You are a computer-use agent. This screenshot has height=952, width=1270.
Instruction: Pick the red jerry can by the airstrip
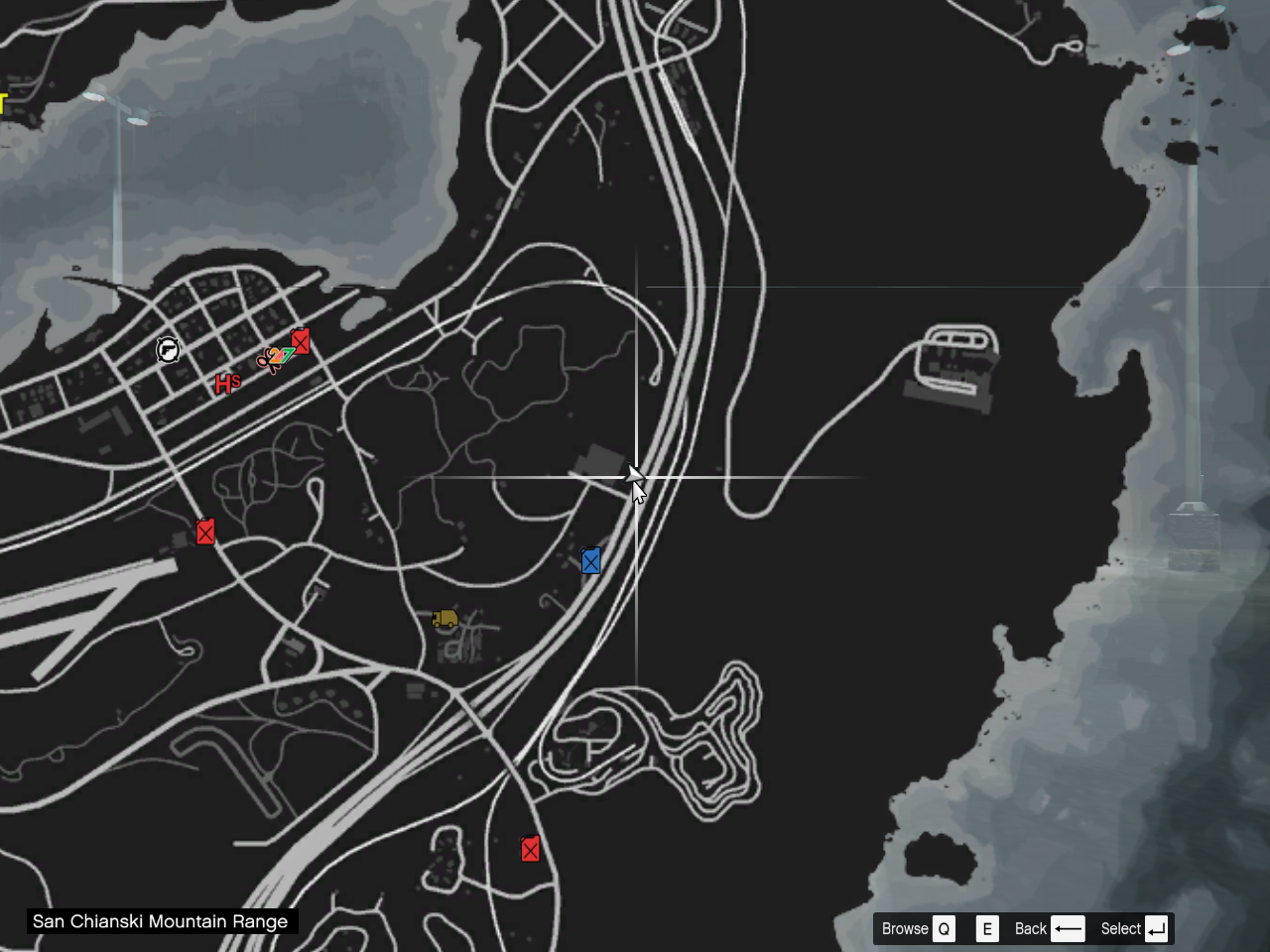(205, 533)
